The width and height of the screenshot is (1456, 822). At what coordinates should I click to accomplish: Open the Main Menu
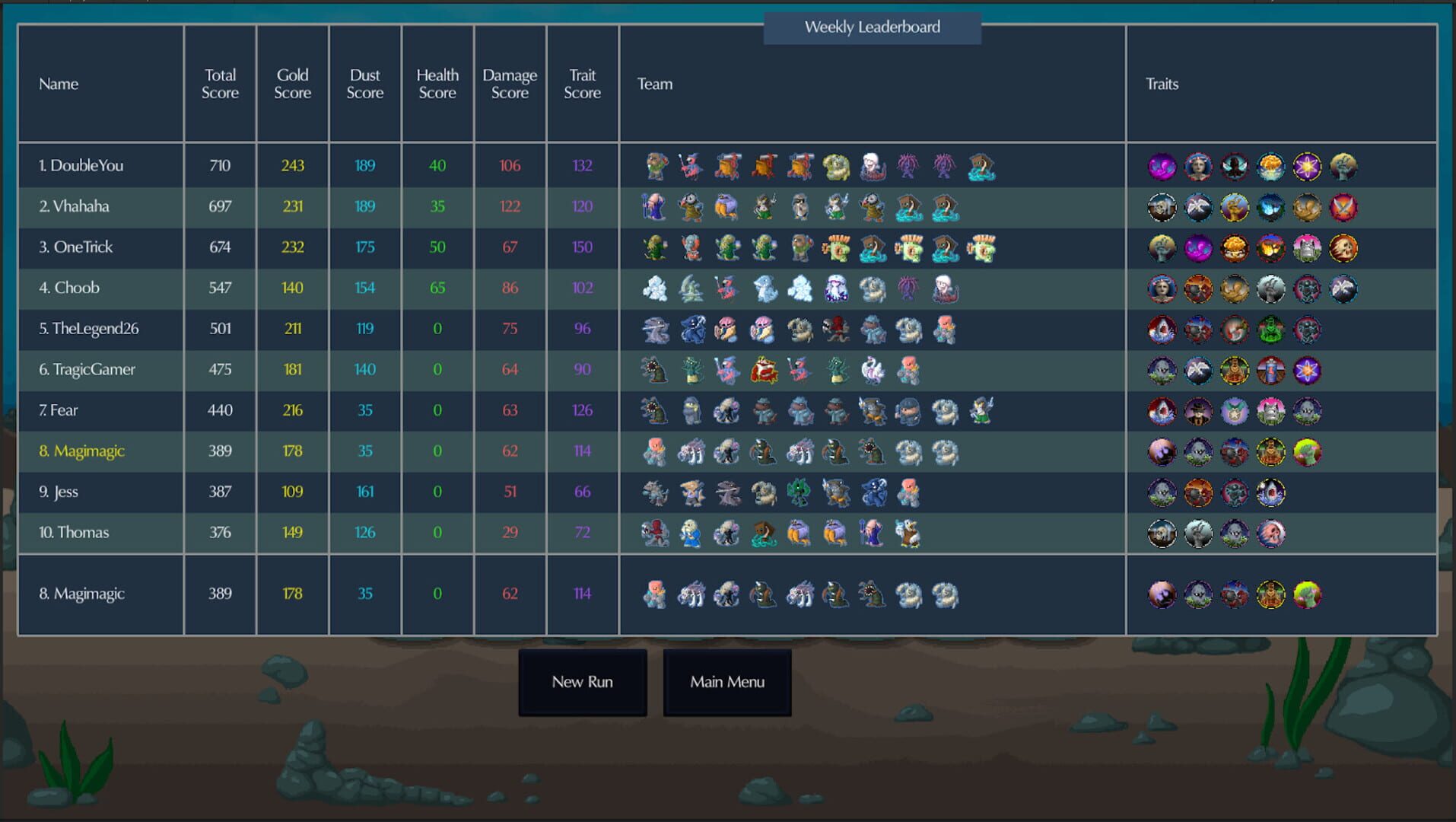pyautogui.click(x=727, y=682)
